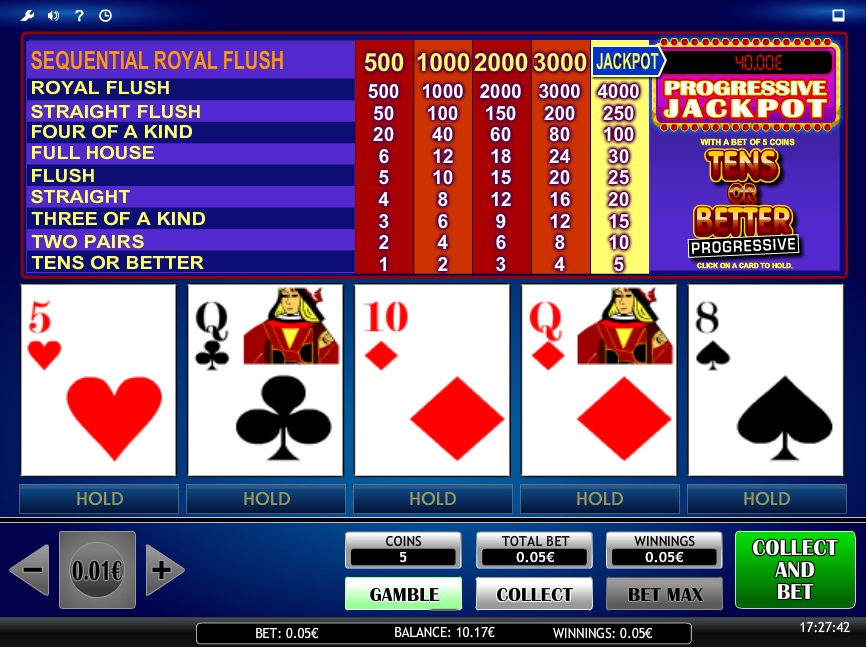Choose the ten of diamonds card
Screen dimensions: 866x647
point(432,380)
